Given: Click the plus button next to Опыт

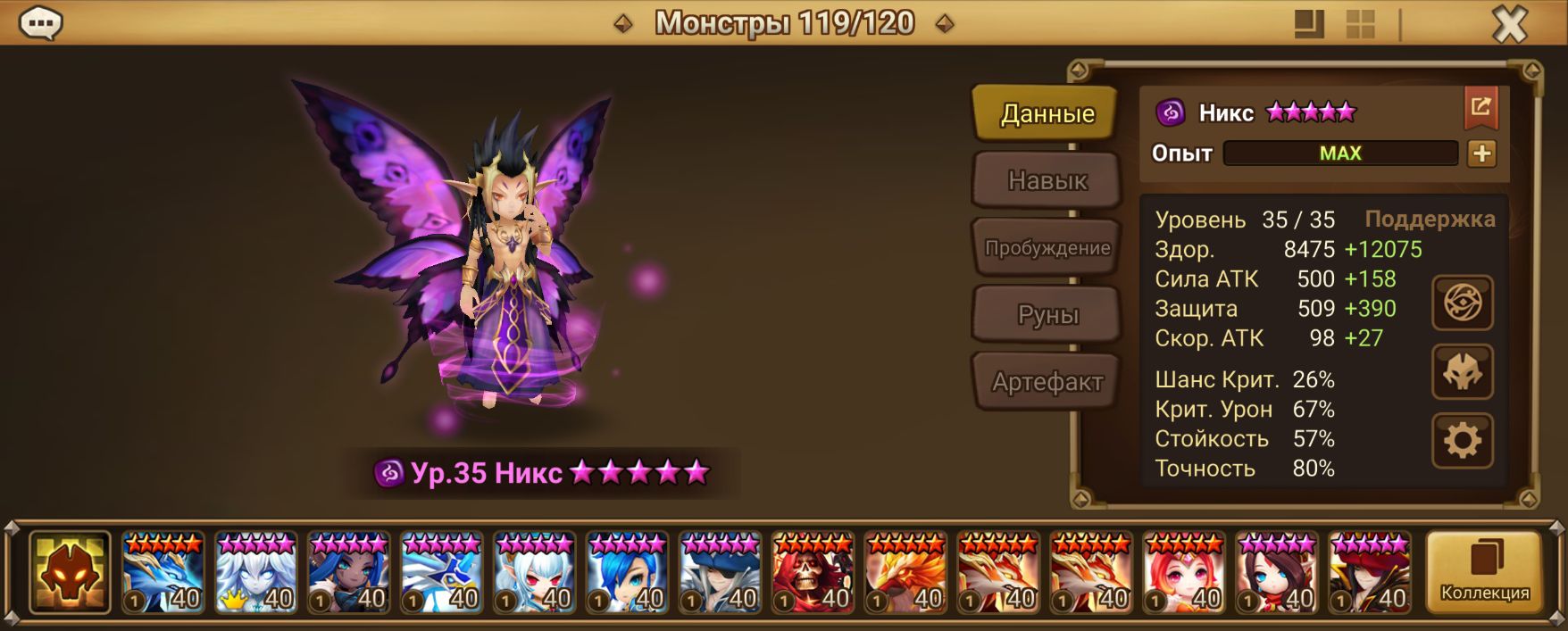Looking at the screenshot, I should 1481,154.
